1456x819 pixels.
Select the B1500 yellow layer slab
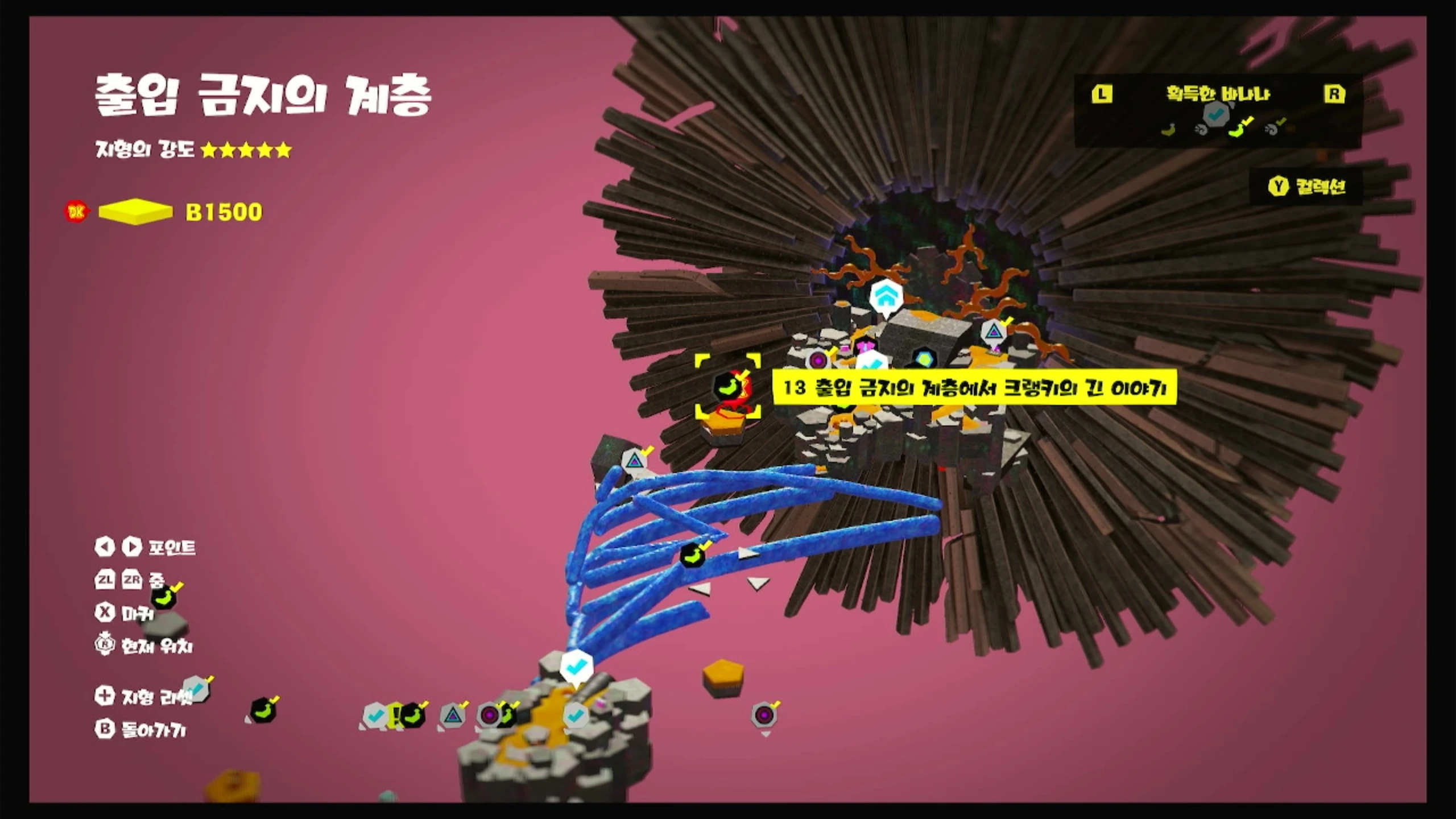[x=135, y=212]
